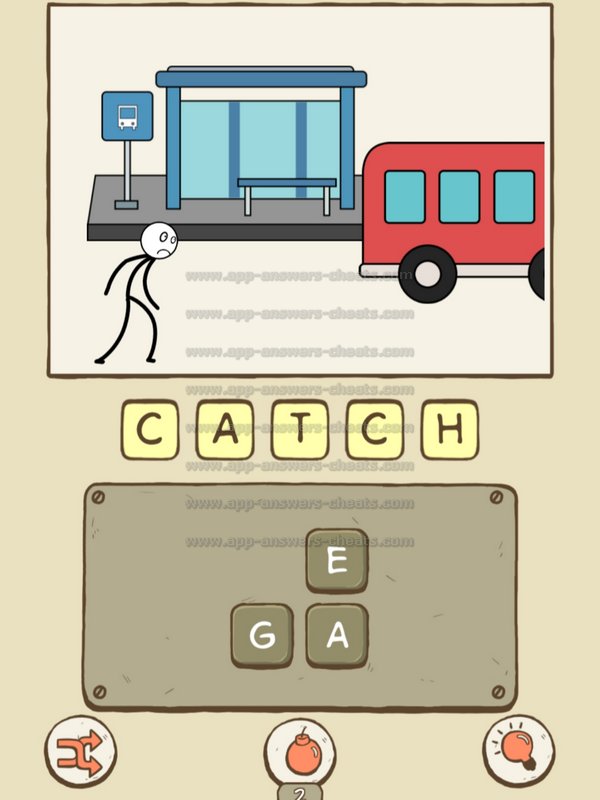Pick the gray A tile in the letter pool
The width and height of the screenshot is (600, 800).
[x=337, y=635]
